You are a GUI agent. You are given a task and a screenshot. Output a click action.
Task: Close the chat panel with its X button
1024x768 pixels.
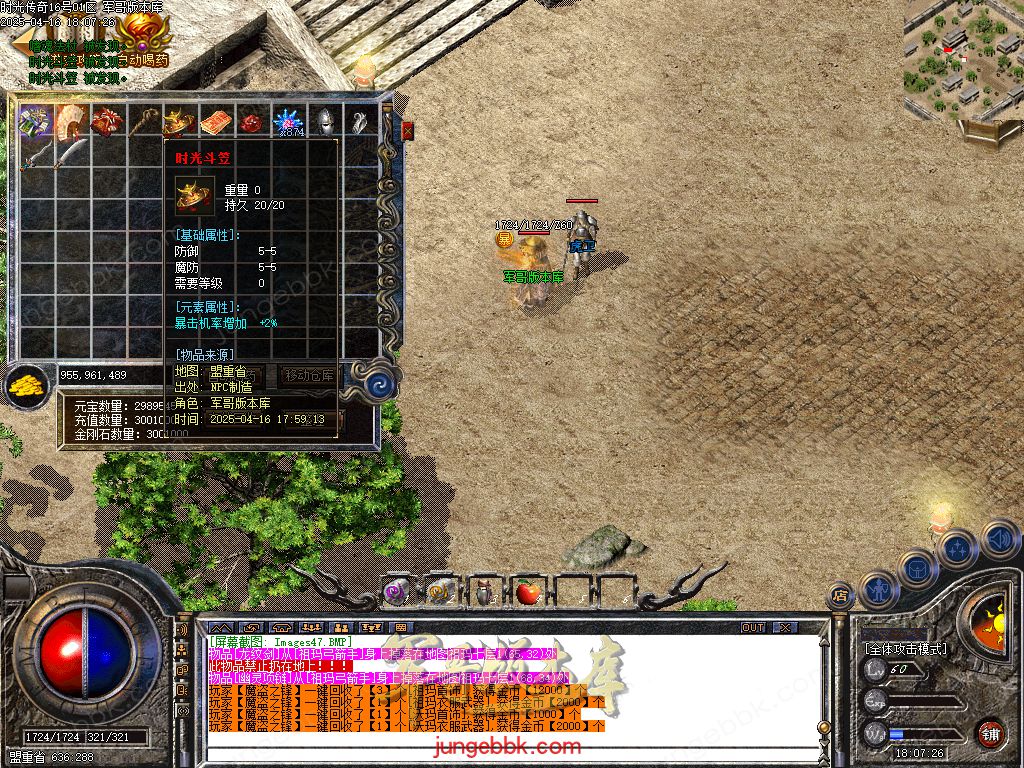coord(785,627)
